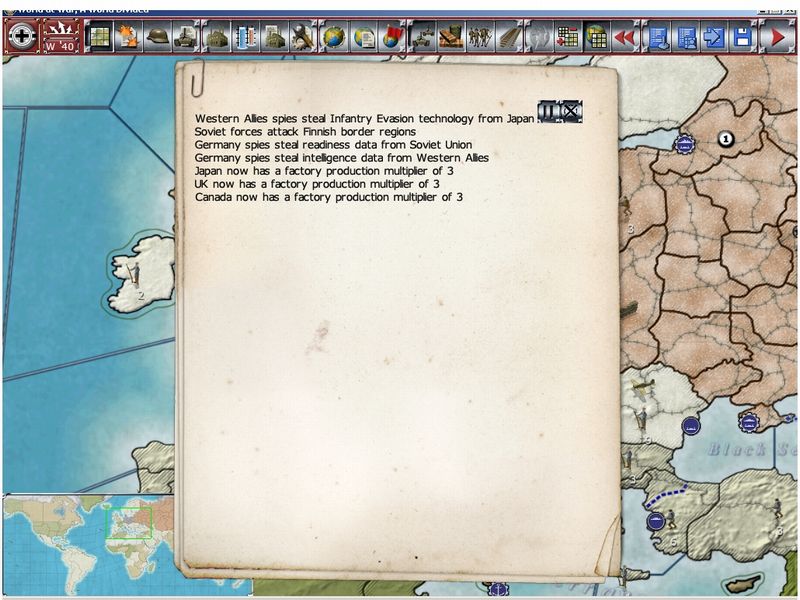800x600 pixels.
Task: Click the red play arrow to end turn
Action: [x=775, y=38]
